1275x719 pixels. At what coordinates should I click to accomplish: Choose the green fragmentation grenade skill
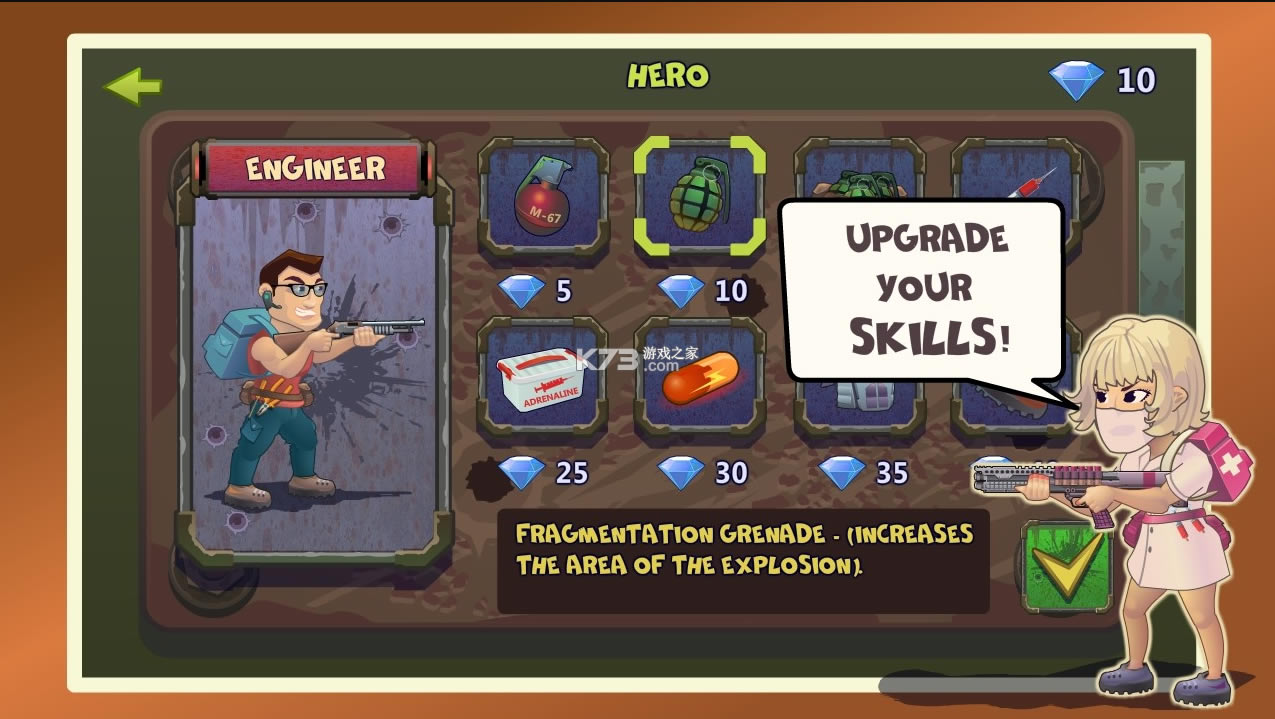(700, 196)
